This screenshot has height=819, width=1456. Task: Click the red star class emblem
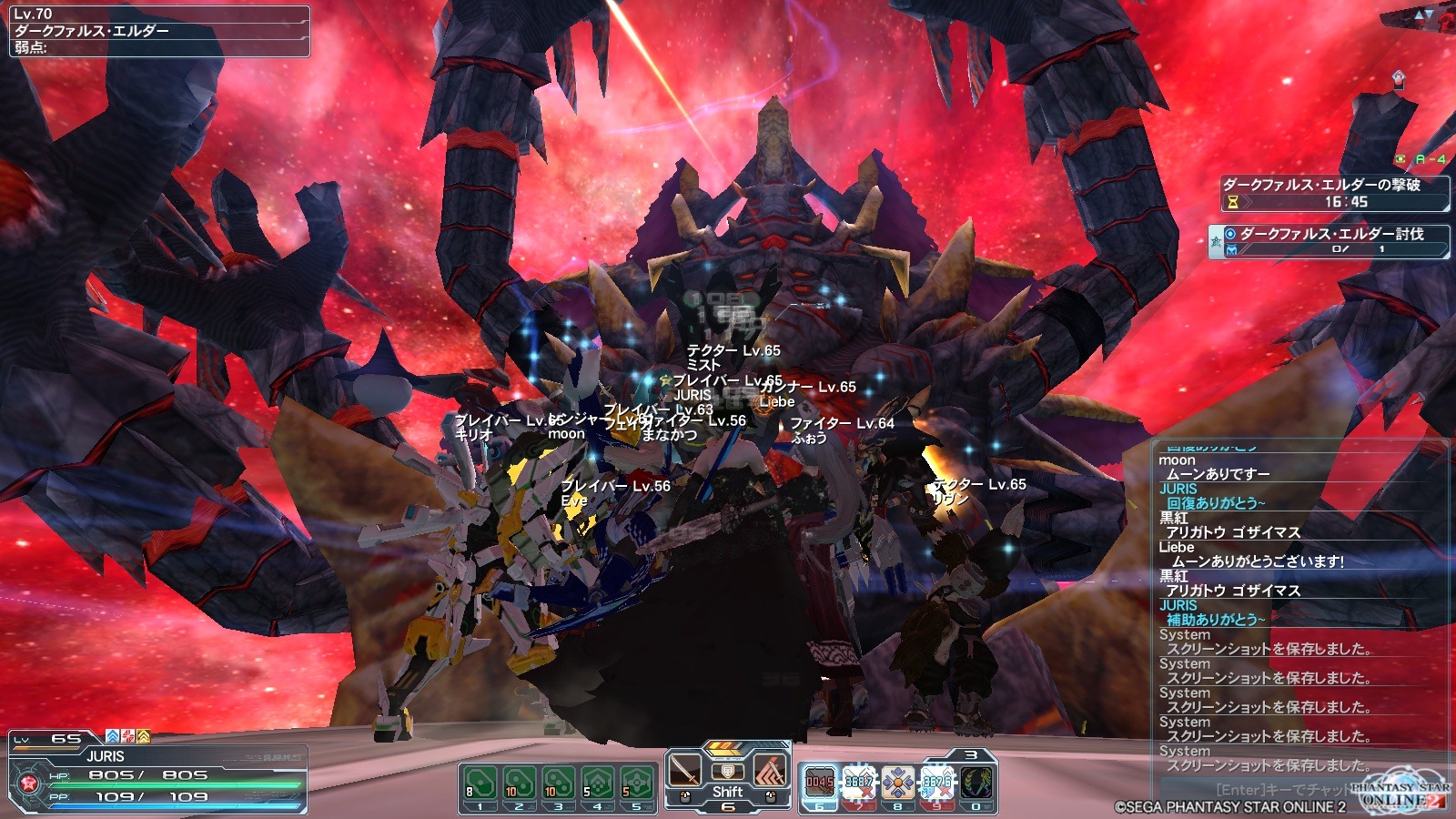[27, 784]
